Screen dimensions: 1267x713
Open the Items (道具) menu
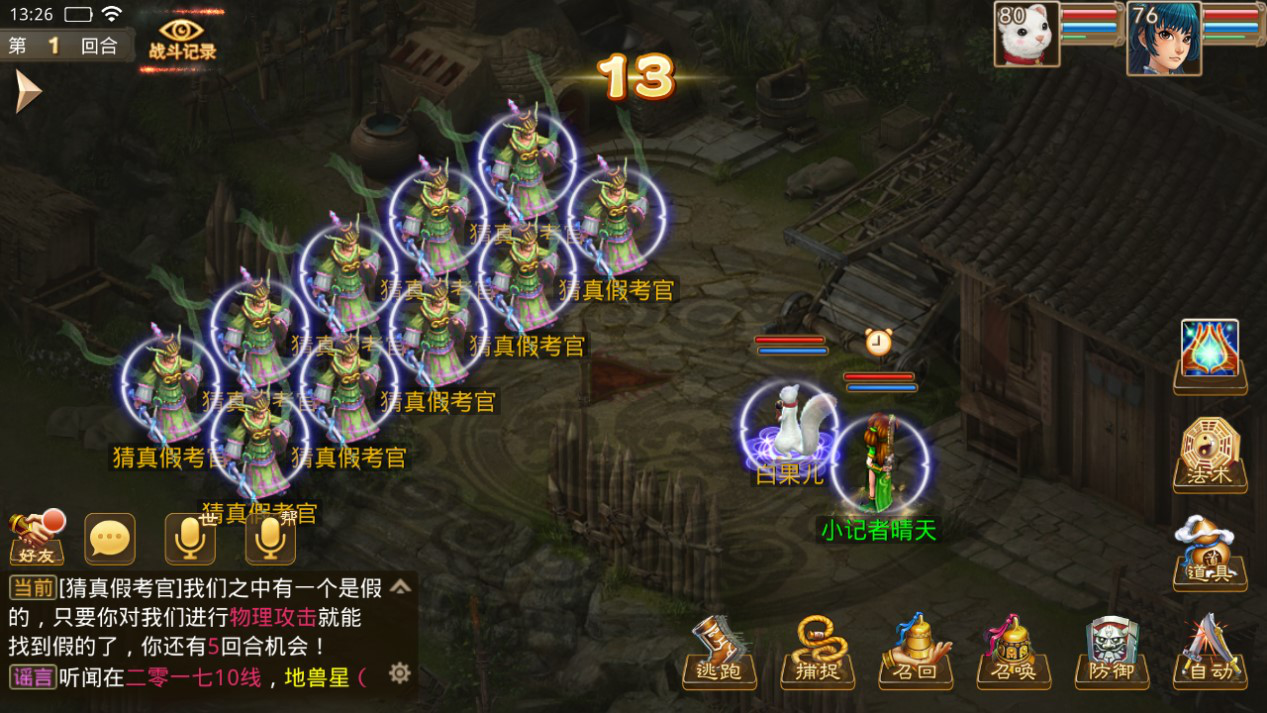[1210, 555]
